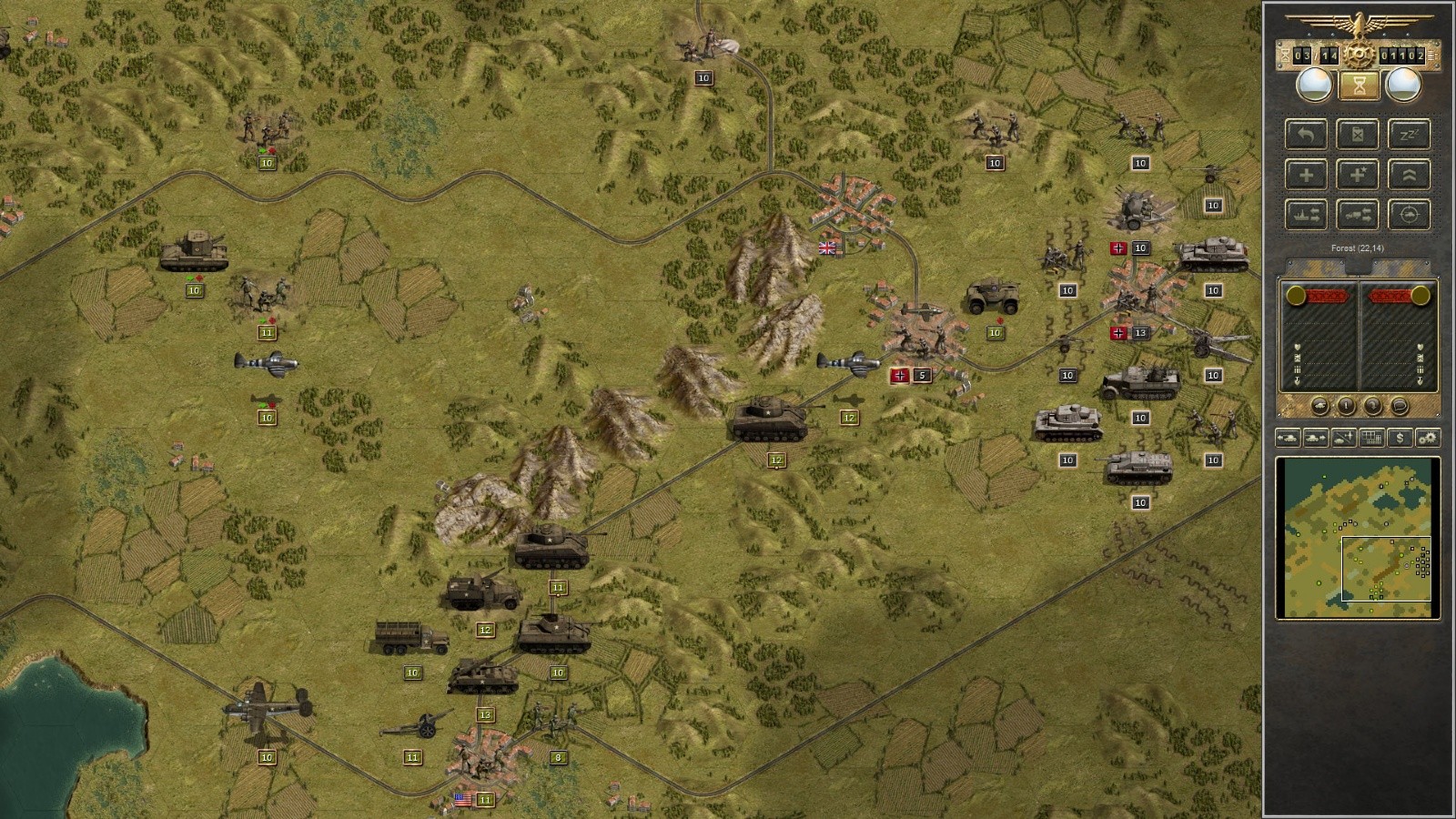Open the purchase screen (dollar sign)

point(1400,438)
